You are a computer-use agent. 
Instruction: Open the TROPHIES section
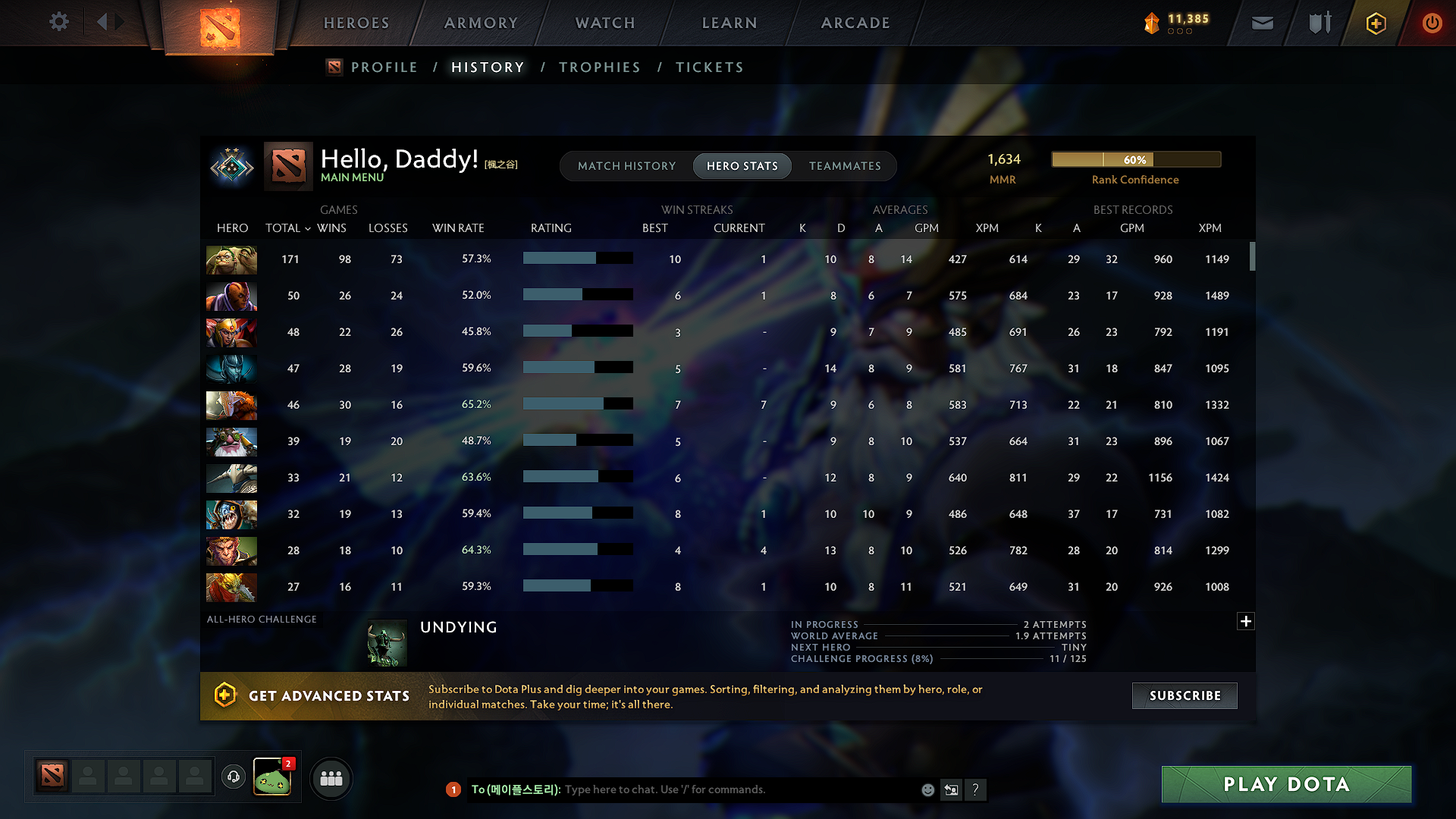coord(599,67)
